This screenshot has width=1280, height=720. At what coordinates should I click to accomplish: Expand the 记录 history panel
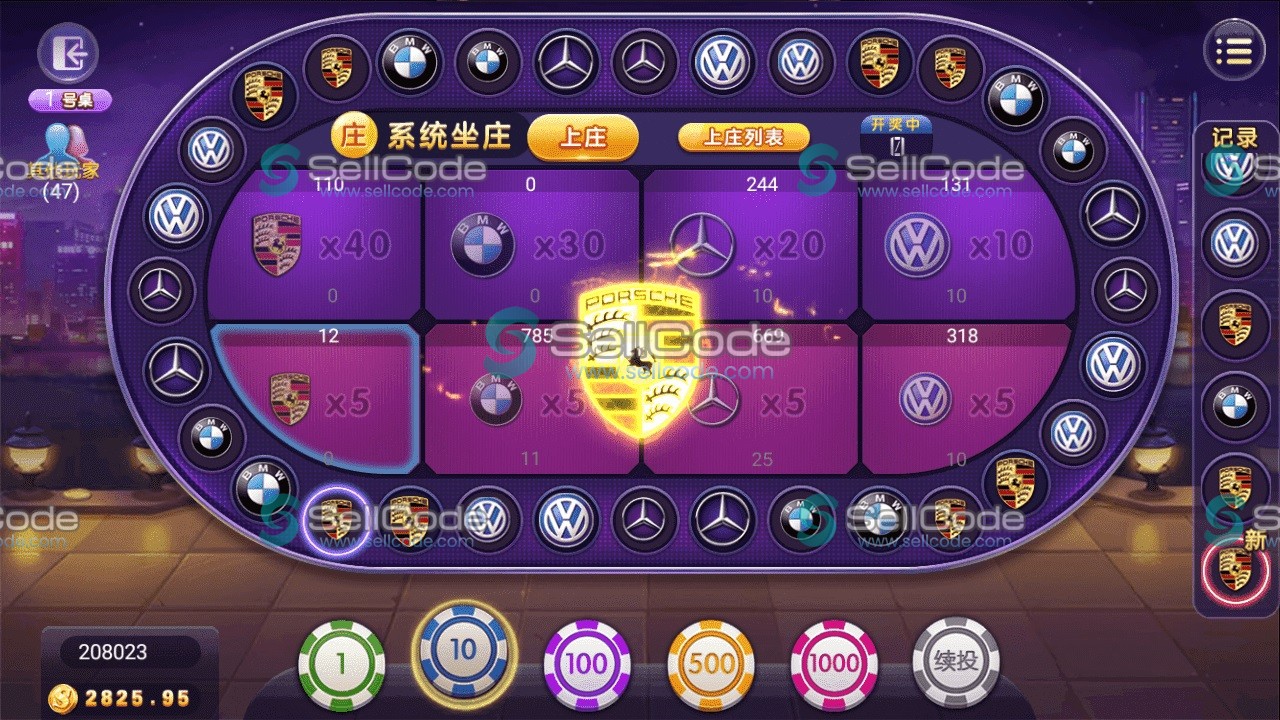[1236, 138]
